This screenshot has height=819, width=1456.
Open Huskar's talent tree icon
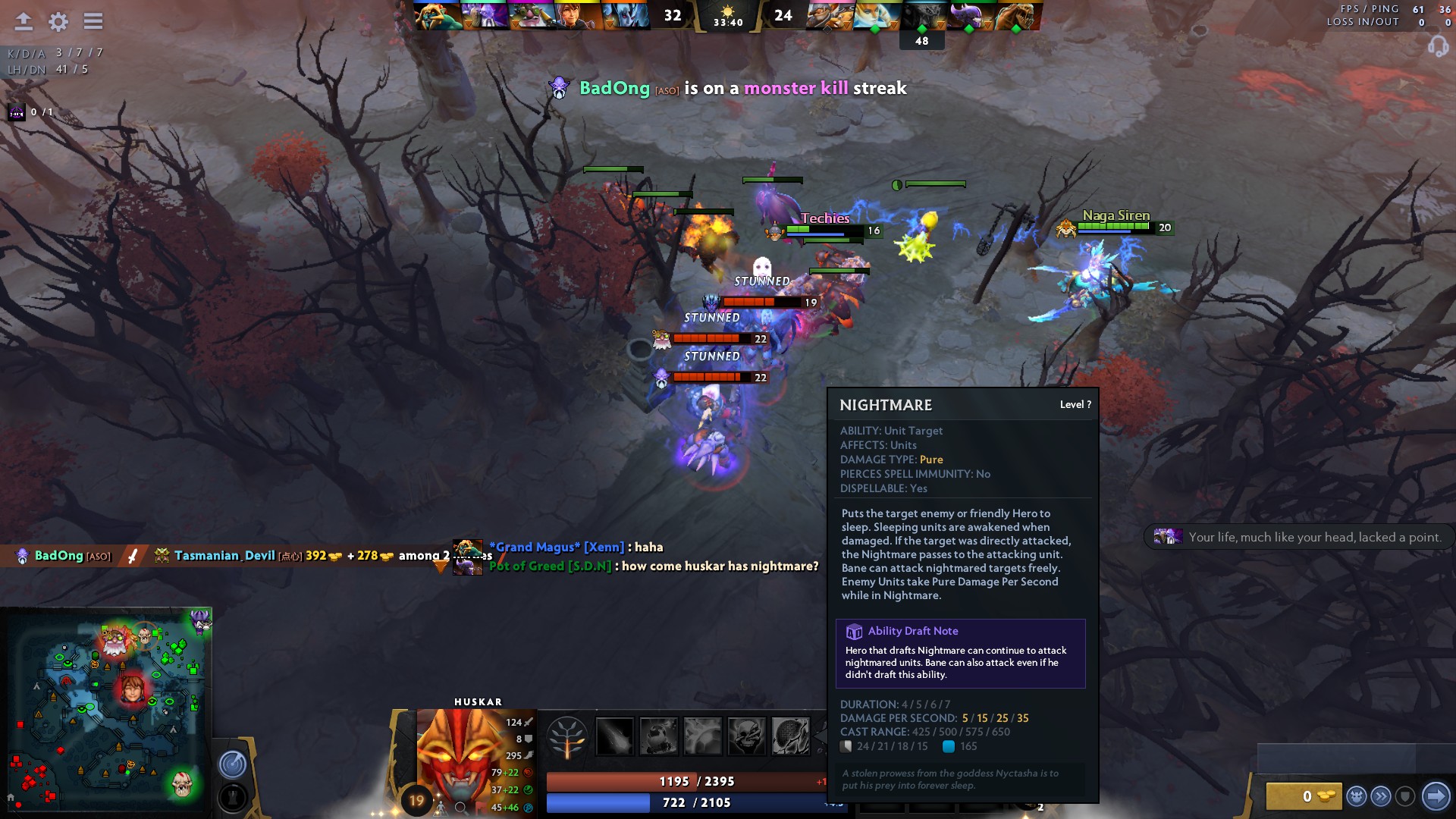[569, 738]
